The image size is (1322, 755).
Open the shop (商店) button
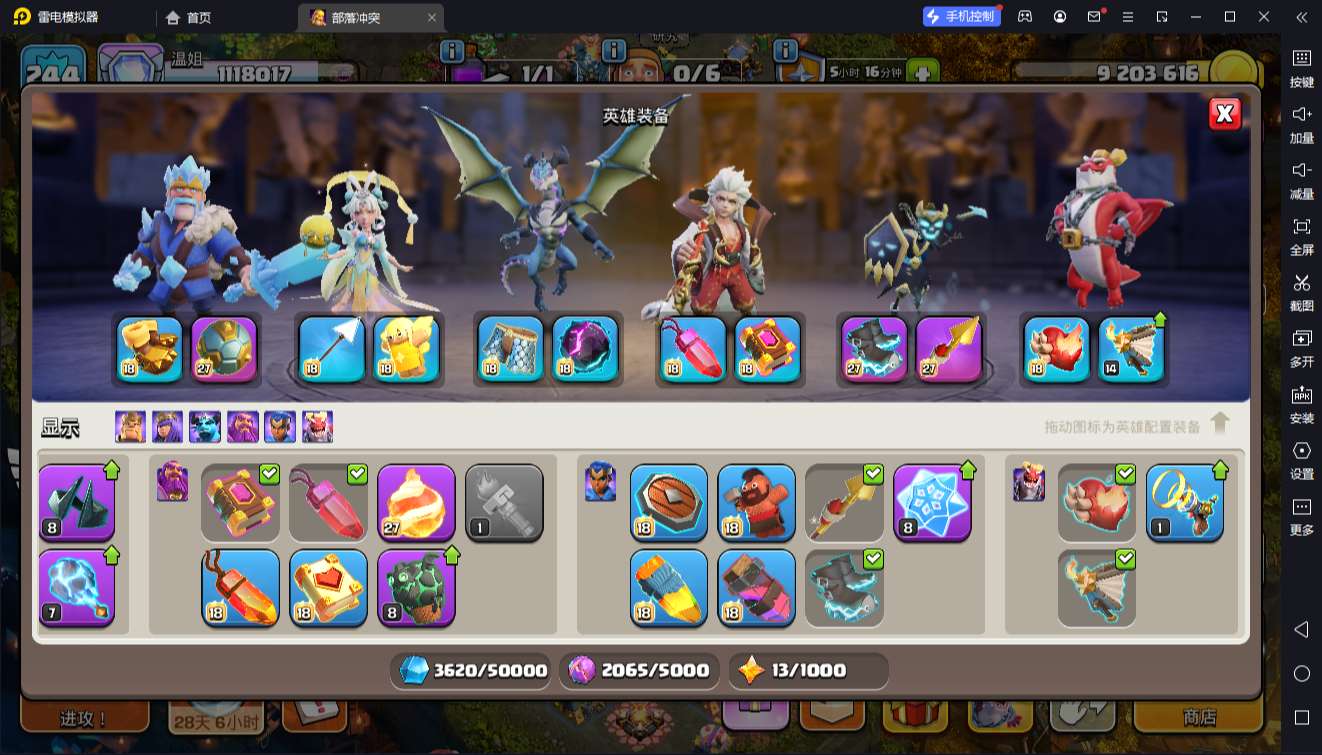click(x=1199, y=717)
